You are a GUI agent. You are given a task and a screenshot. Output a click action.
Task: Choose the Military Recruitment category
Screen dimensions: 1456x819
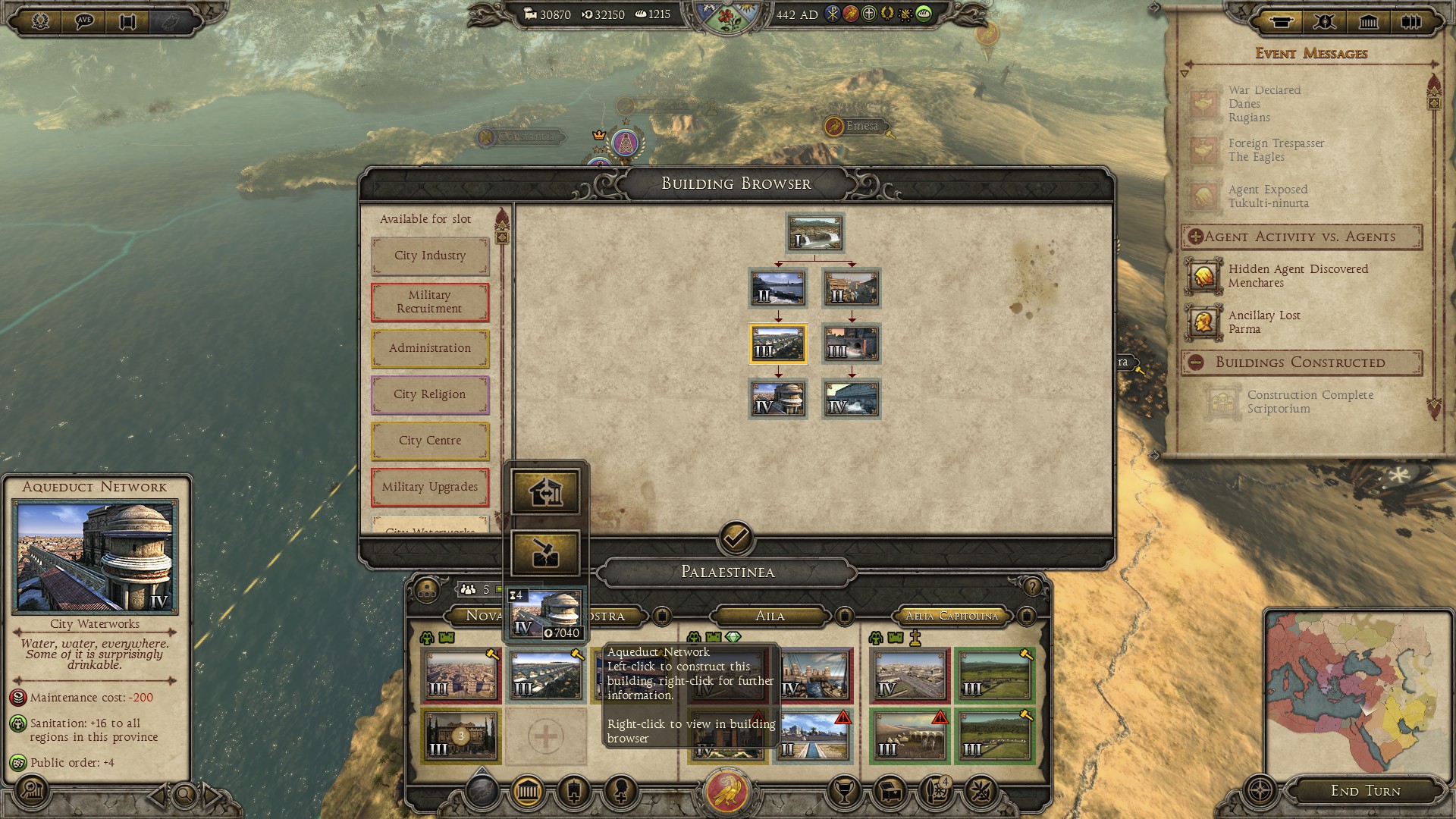(430, 302)
